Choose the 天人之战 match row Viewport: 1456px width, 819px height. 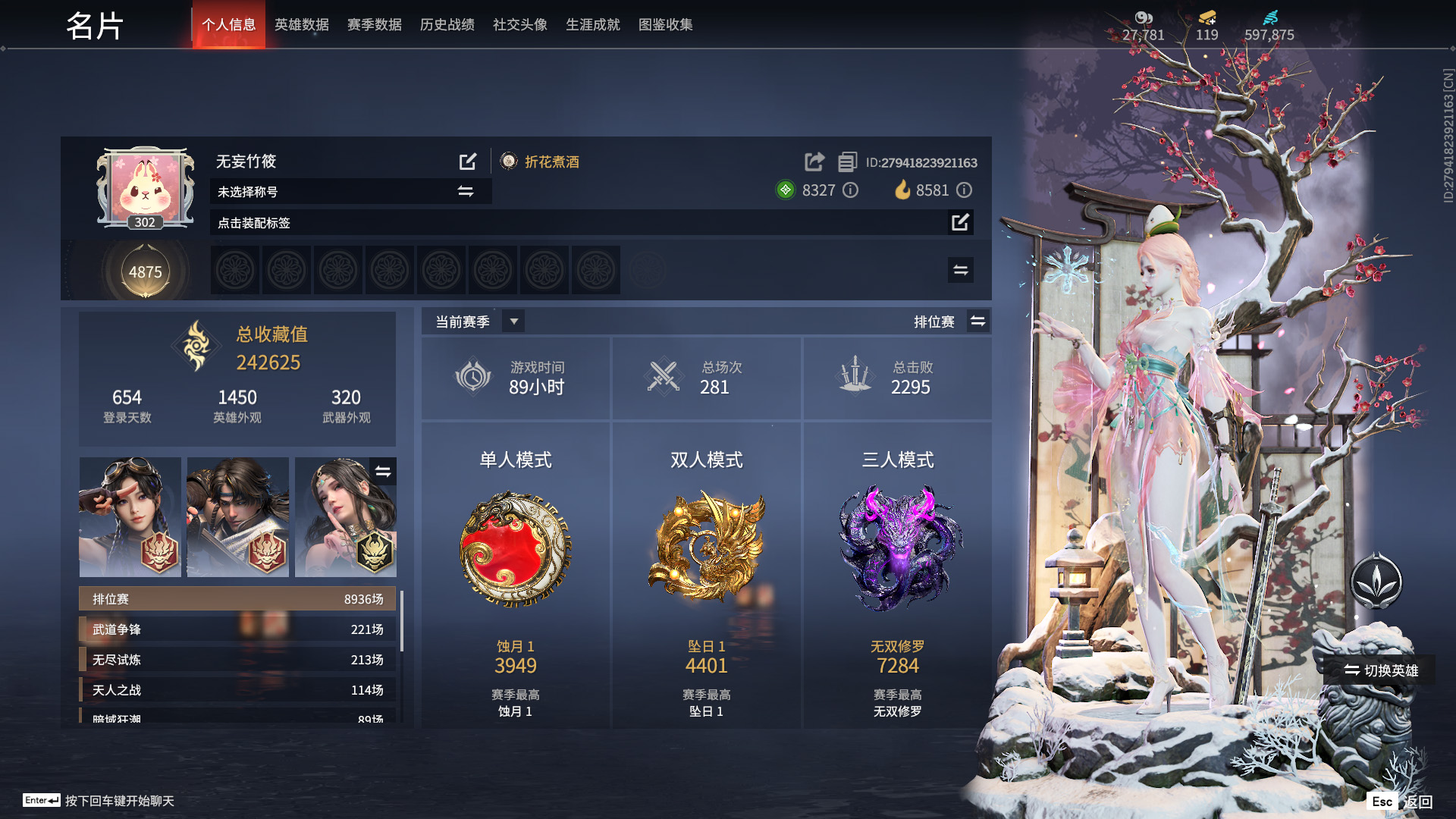(x=237, y=690)
